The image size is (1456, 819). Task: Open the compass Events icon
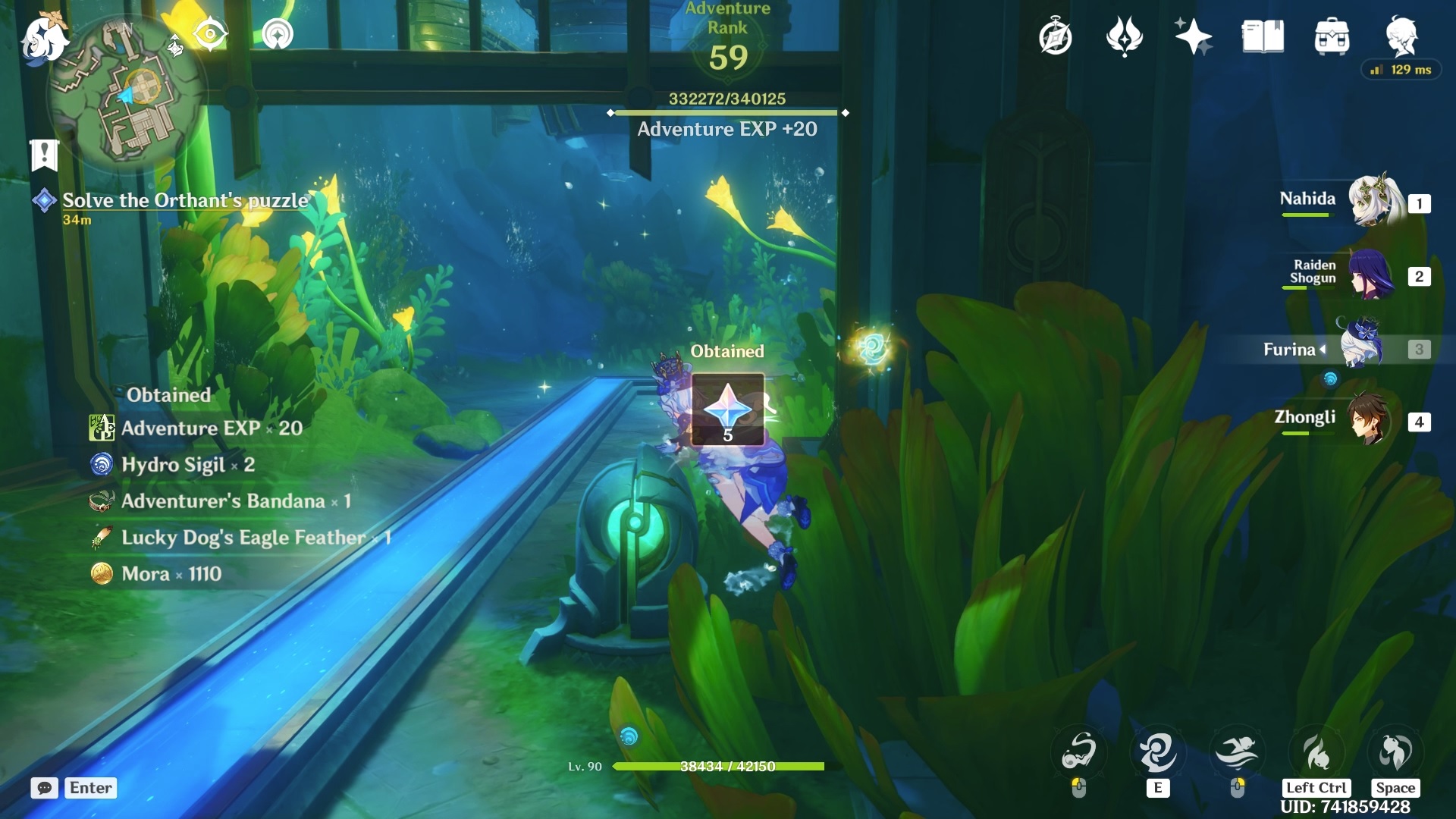[x=1055, y=36]
